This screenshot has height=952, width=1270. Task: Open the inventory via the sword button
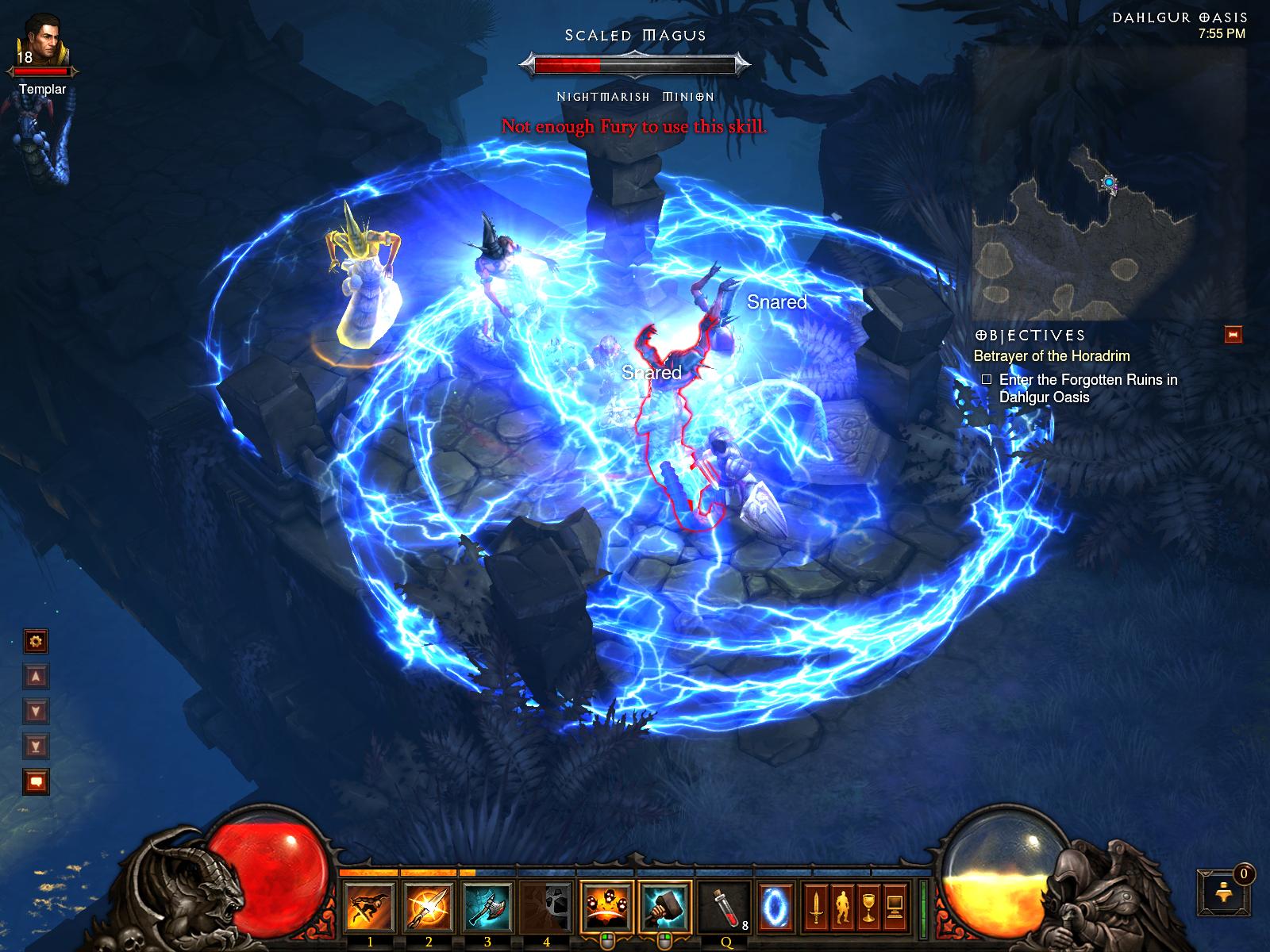pos(815,906)
